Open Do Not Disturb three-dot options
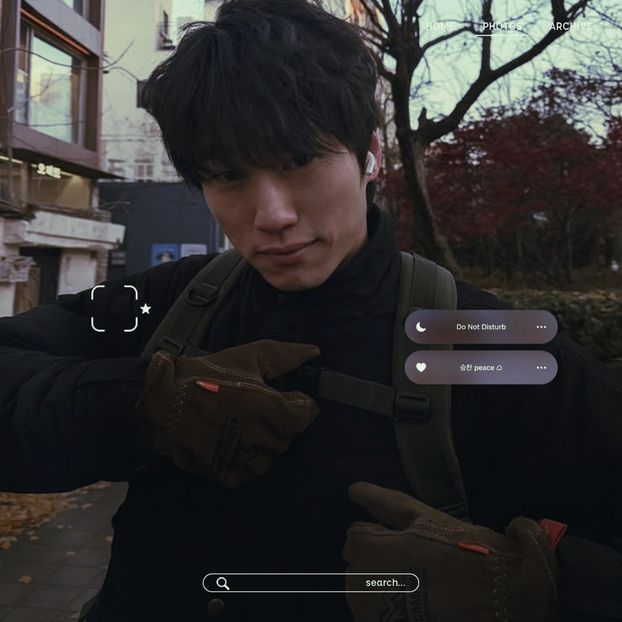The height and width of the screenshot is (622, 622). [541, 327]
